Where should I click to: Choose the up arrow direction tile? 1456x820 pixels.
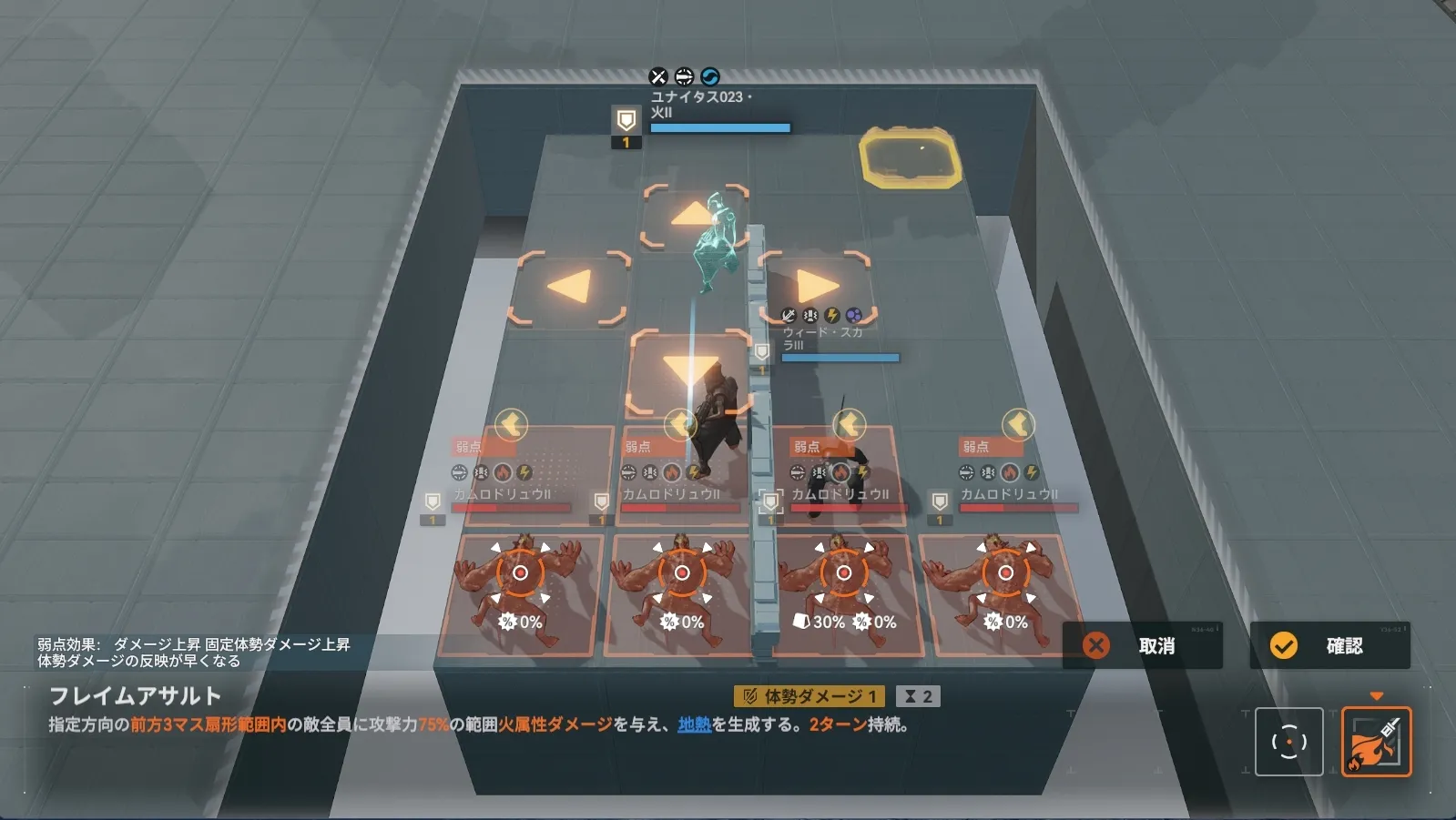click(694, 216)
